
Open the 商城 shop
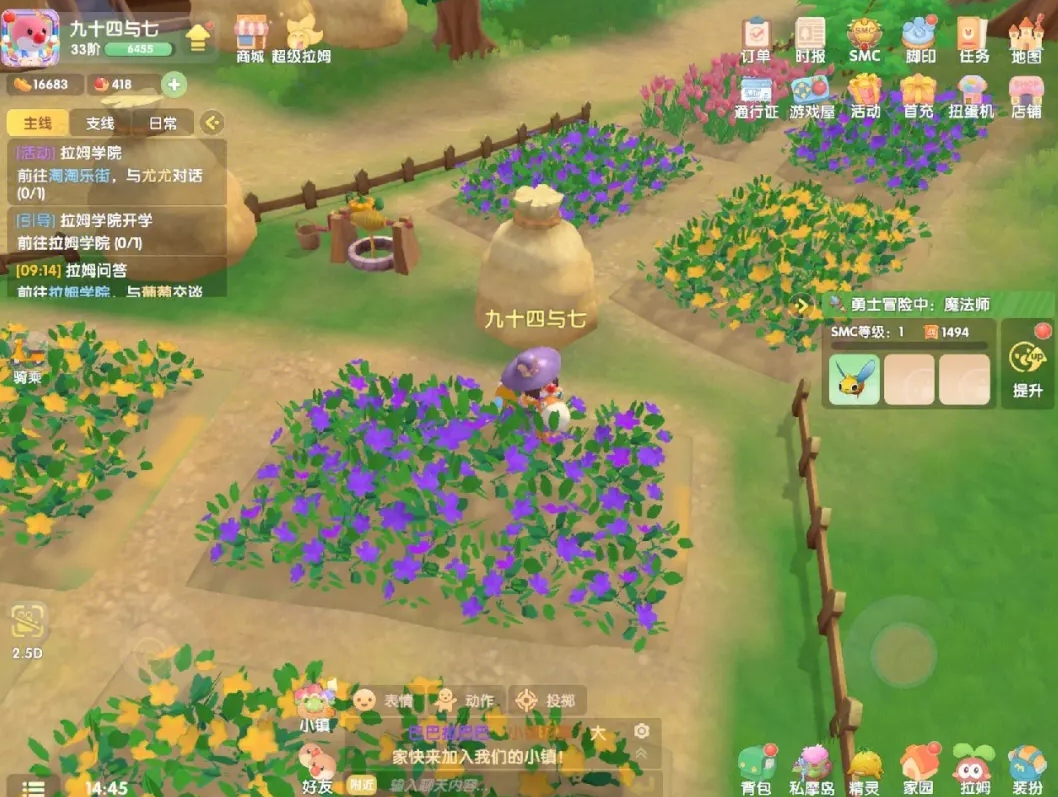(250, 39)
